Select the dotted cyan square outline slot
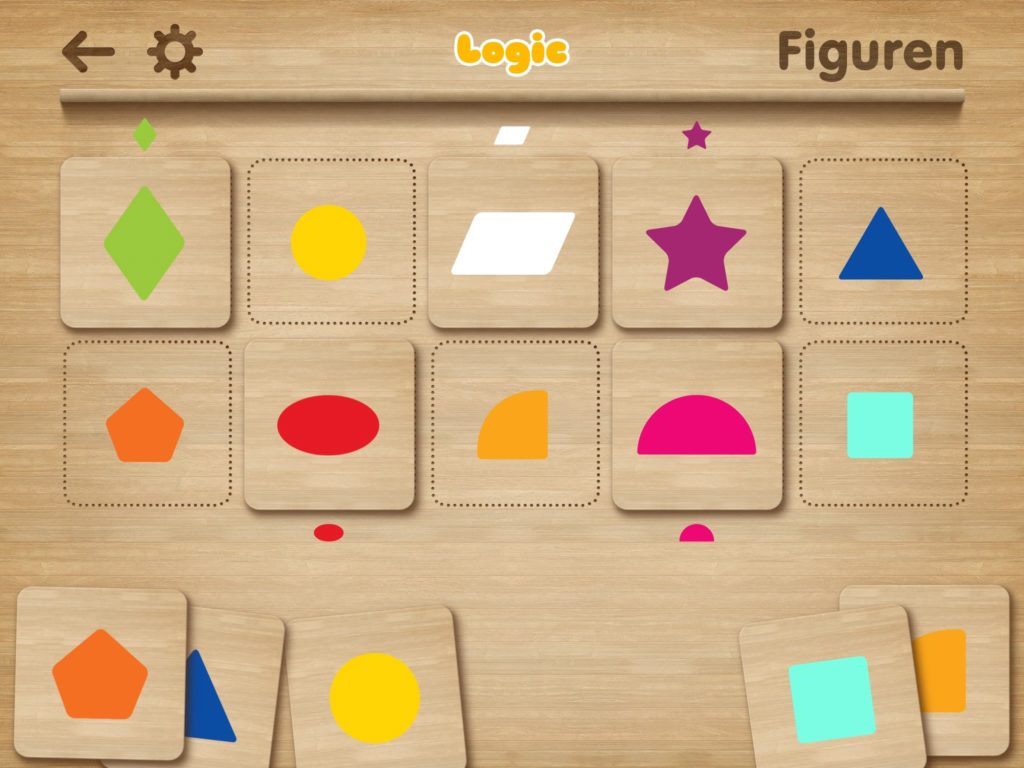This screenshot has height=768, width=1024. tap(882, 425)
